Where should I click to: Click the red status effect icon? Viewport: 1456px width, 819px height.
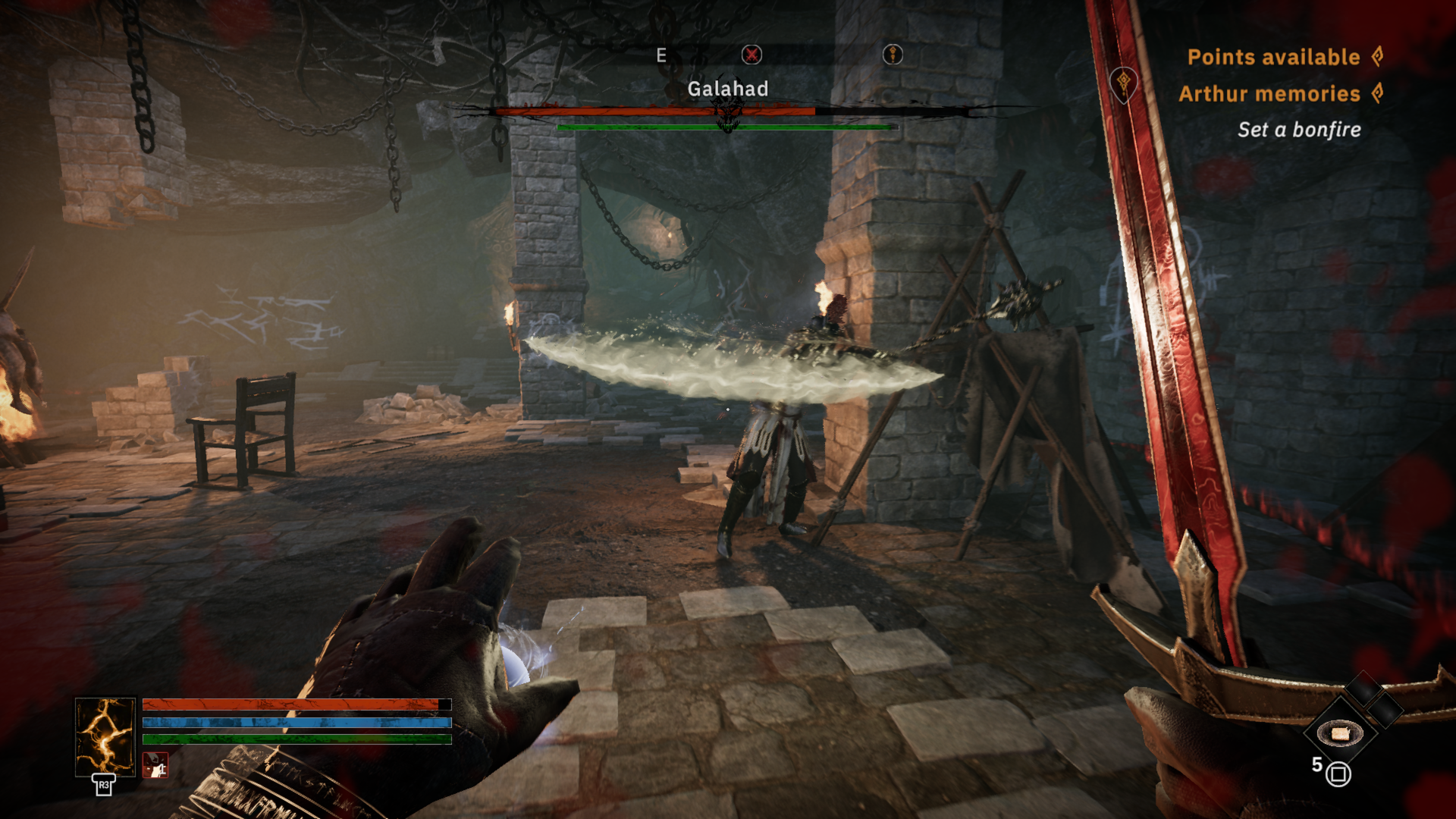click(155, 765)
